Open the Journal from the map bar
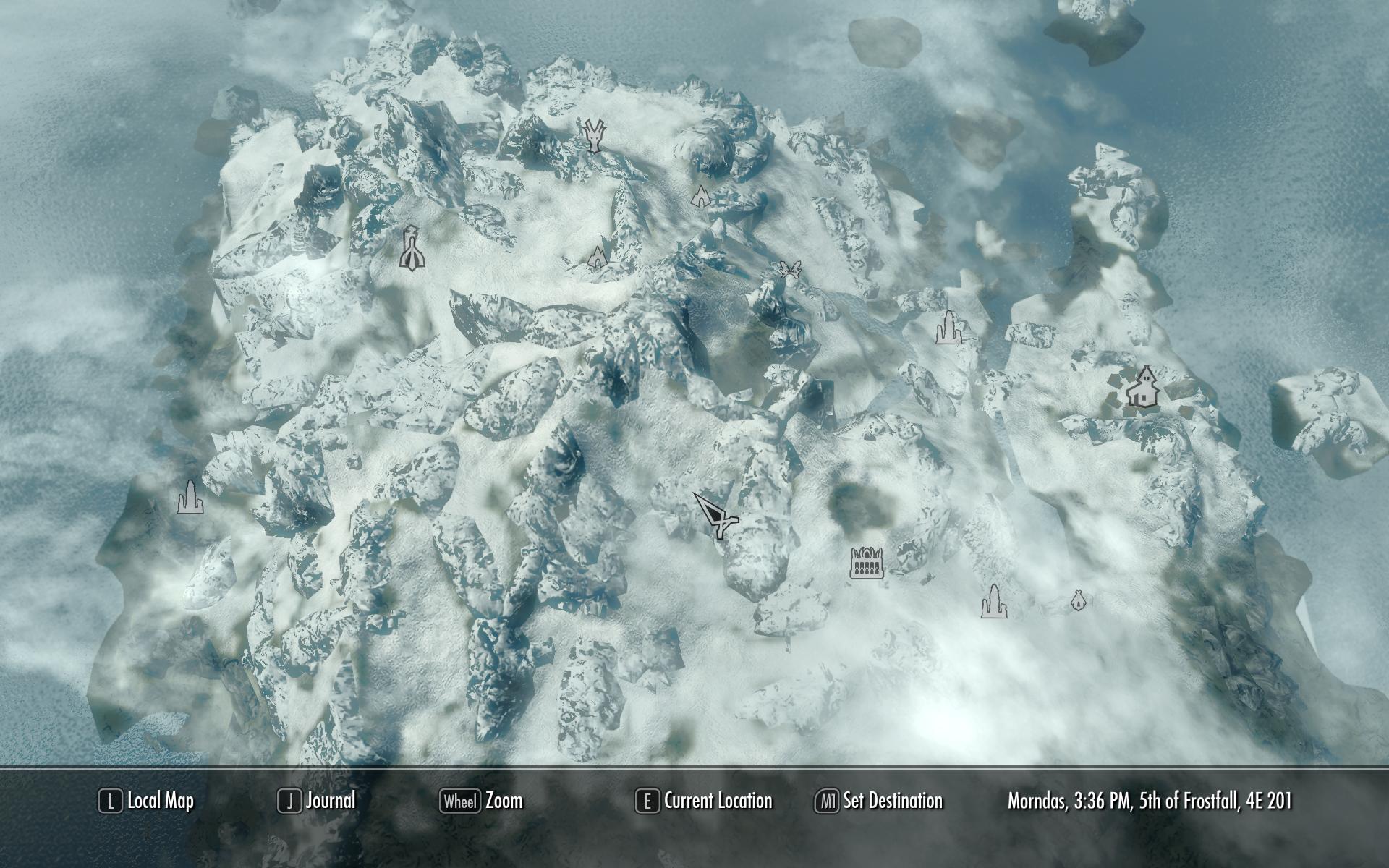Image resolution: width=1389 pixels, height=868 pixels. click(x=317, y=801)
